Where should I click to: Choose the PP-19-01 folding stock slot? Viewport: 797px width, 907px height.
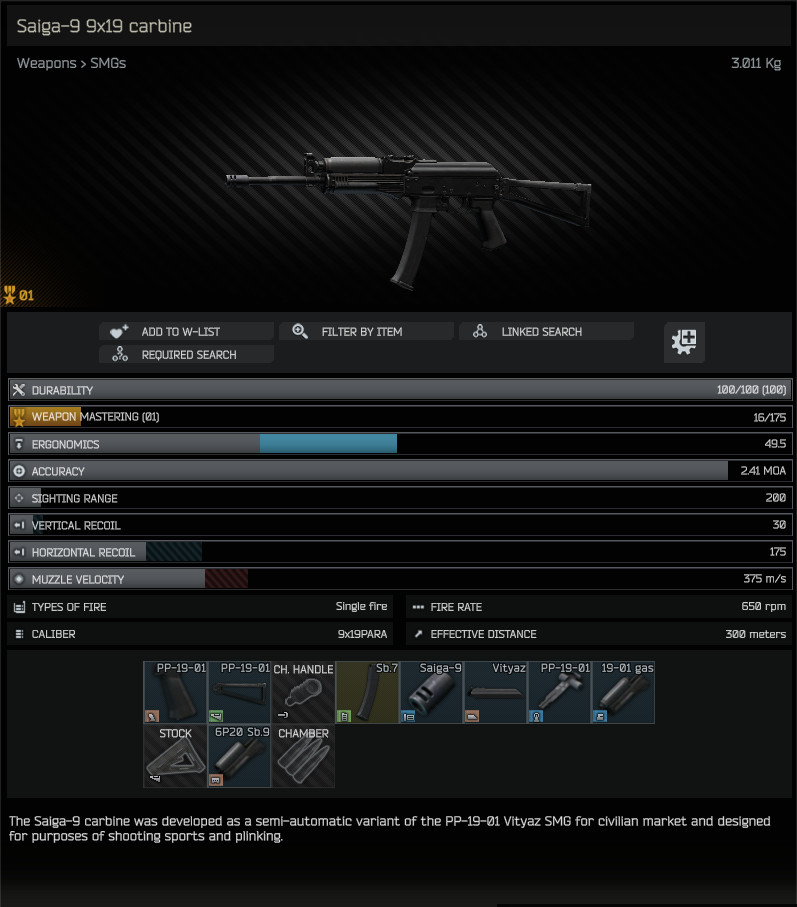pos(239,692)
